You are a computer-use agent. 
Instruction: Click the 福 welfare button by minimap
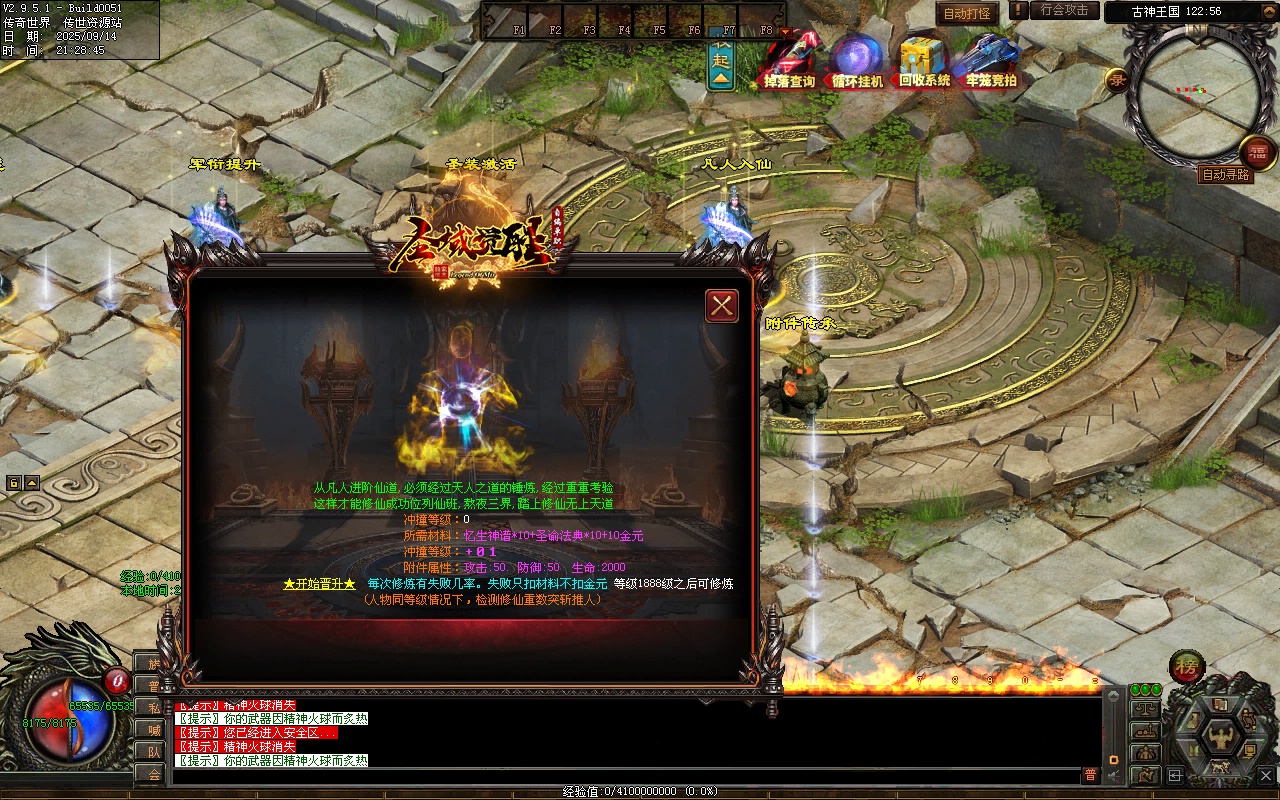point(1258,152)
